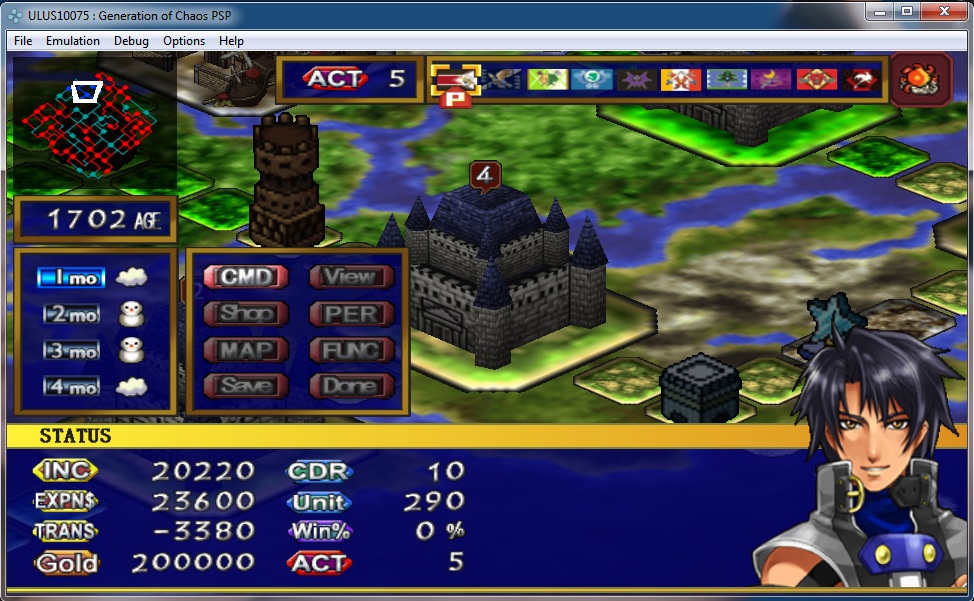
Task: Pick the crescent moon purple flag
Action: (772, 80)
